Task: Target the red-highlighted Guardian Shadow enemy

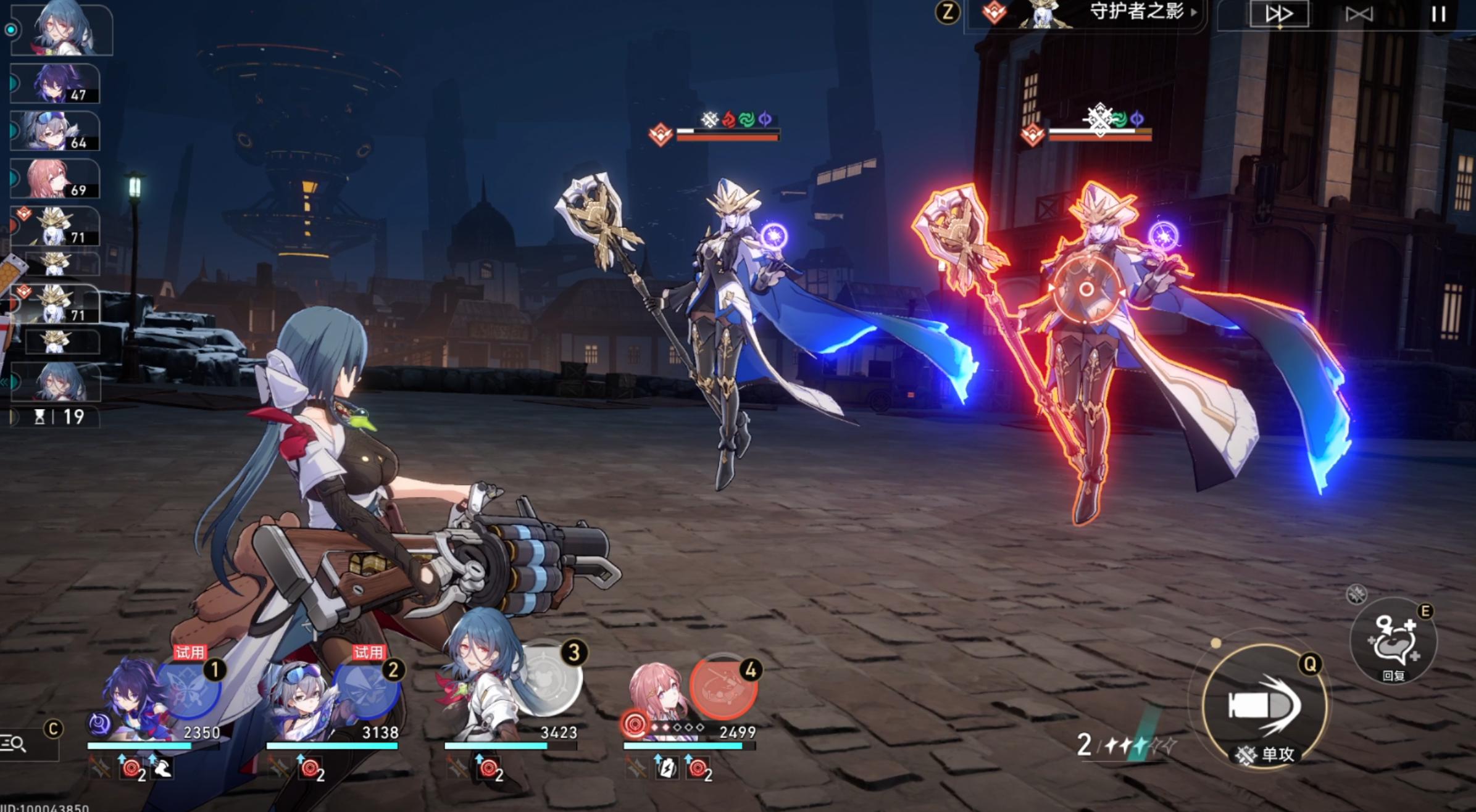Action: click(x=1088, y=309)
